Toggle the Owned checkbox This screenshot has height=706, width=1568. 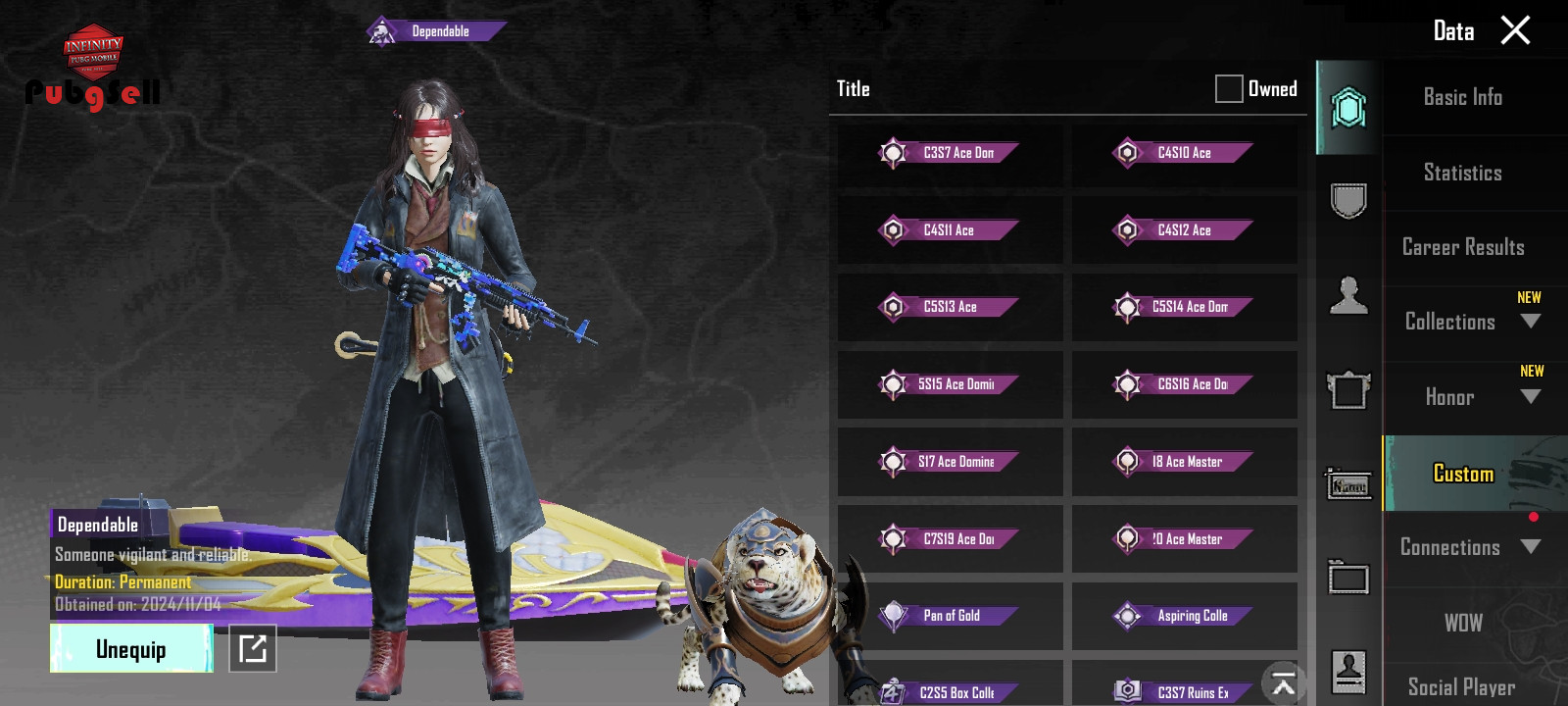(x=1229, y=89)
